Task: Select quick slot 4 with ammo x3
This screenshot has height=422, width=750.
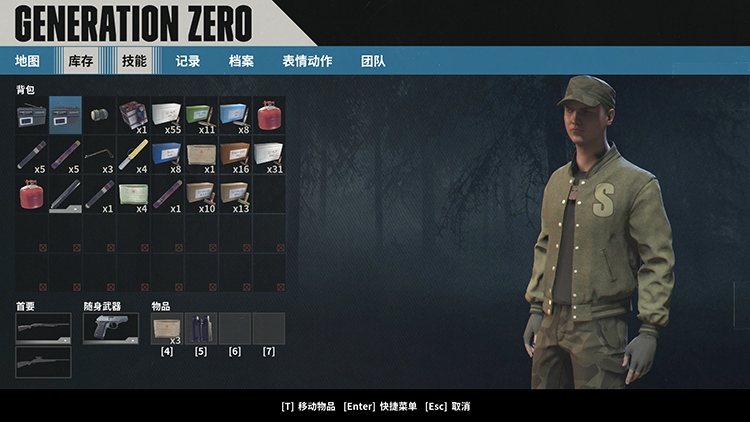Action: pos(167,328)
